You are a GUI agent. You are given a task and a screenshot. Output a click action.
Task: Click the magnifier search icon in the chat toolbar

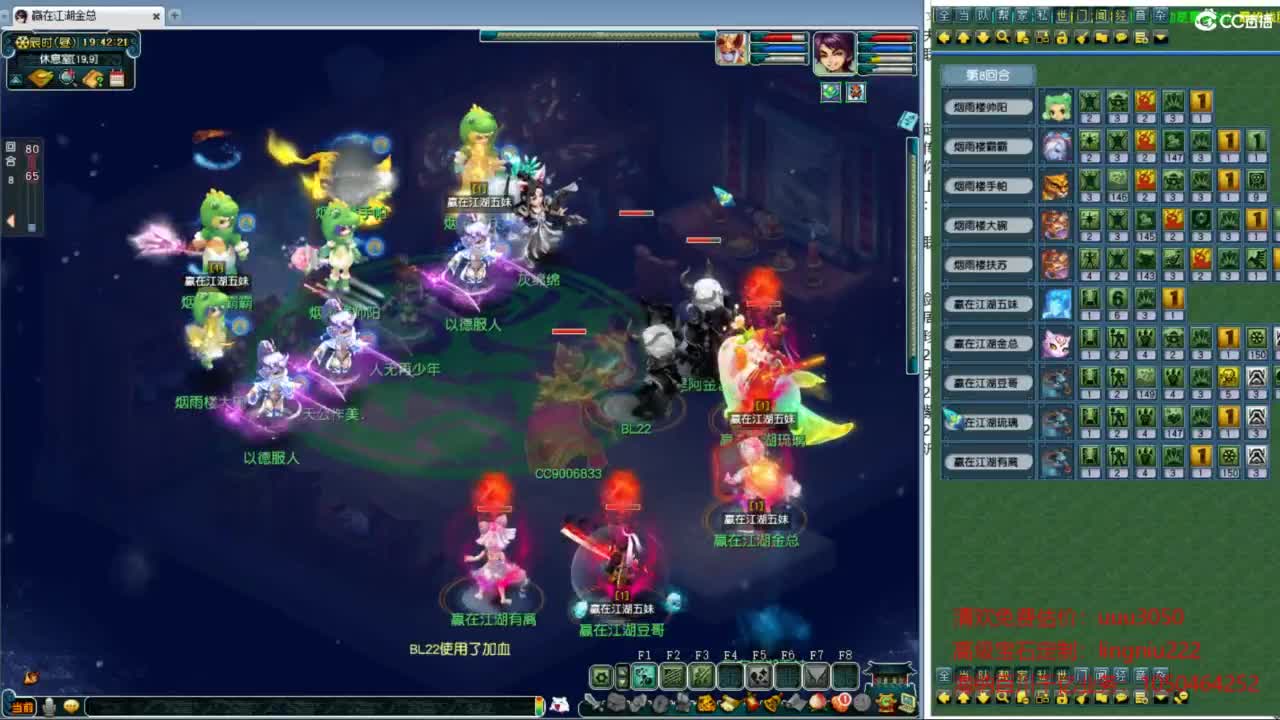coord(1001,38)
